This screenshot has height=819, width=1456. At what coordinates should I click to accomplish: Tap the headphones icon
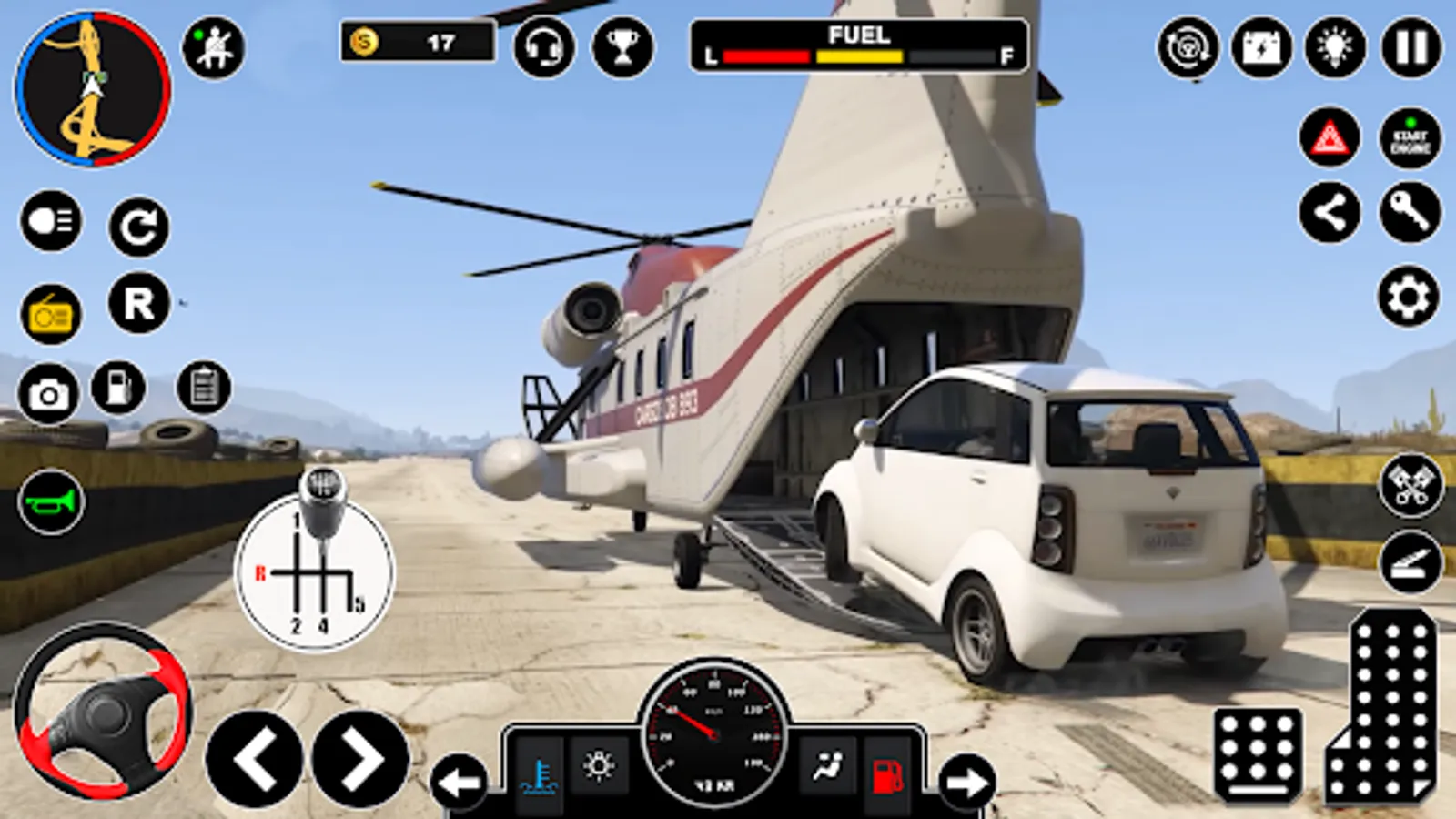(x=544, y=47)
